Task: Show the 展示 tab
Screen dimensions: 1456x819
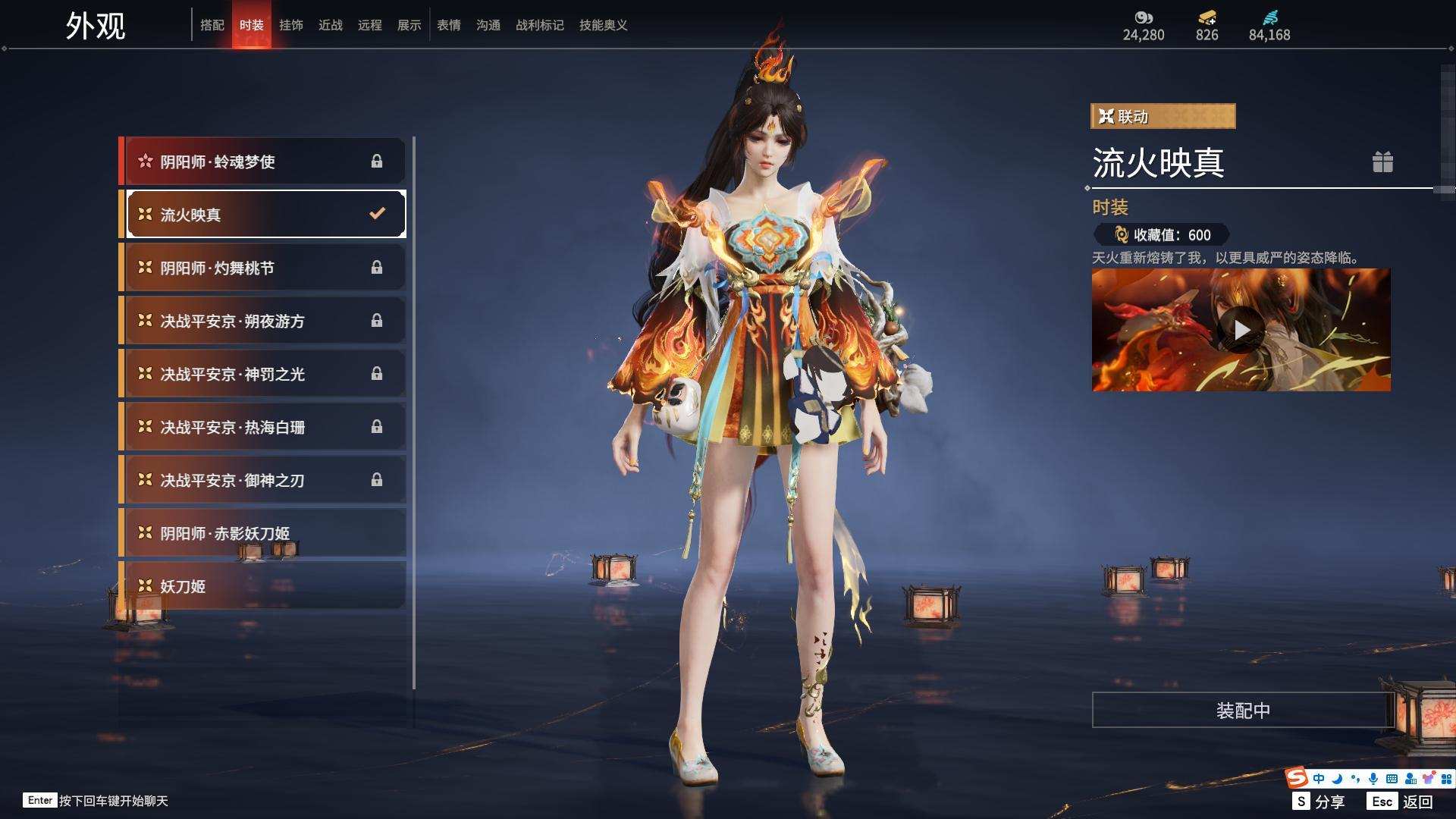Action: [x=409, y=25]
